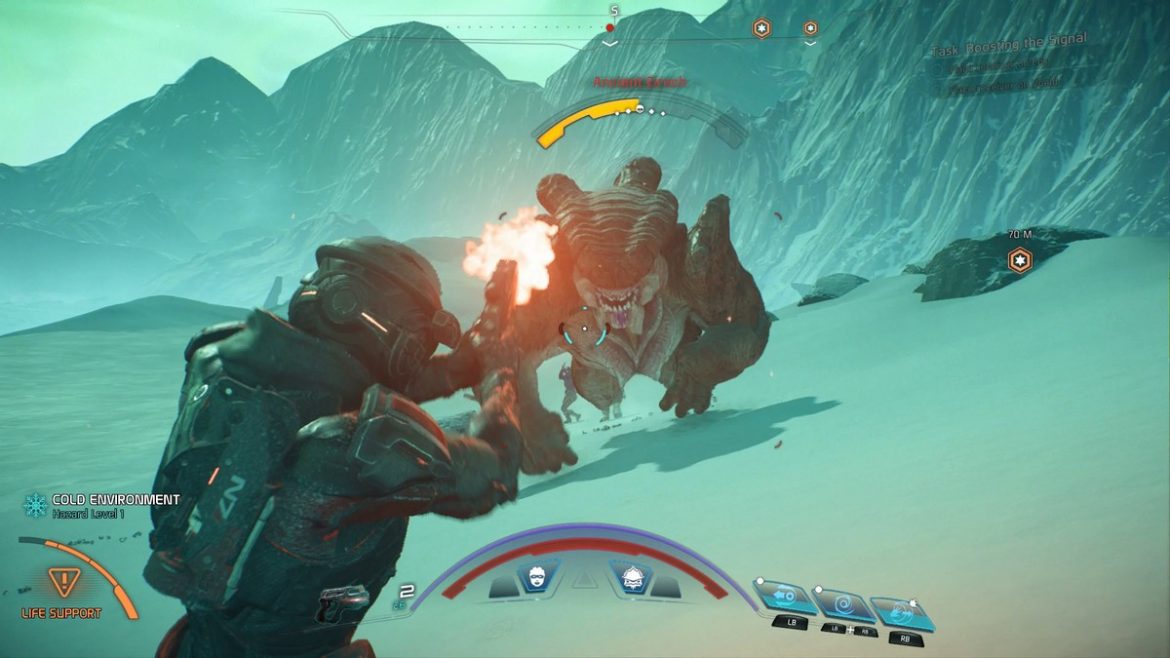Activate the RB power icon

900,612
